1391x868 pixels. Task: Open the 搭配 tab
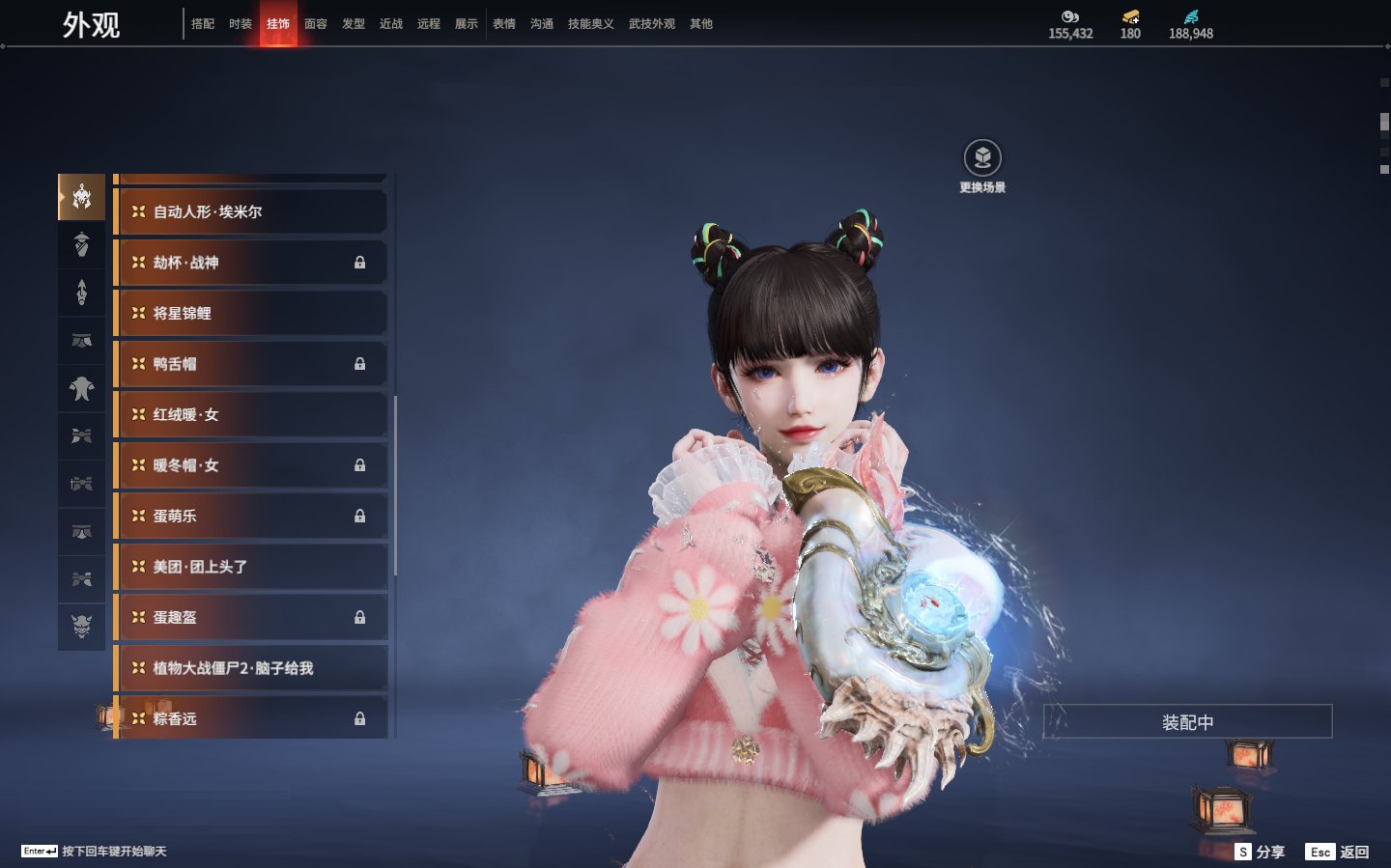point(203,24)
